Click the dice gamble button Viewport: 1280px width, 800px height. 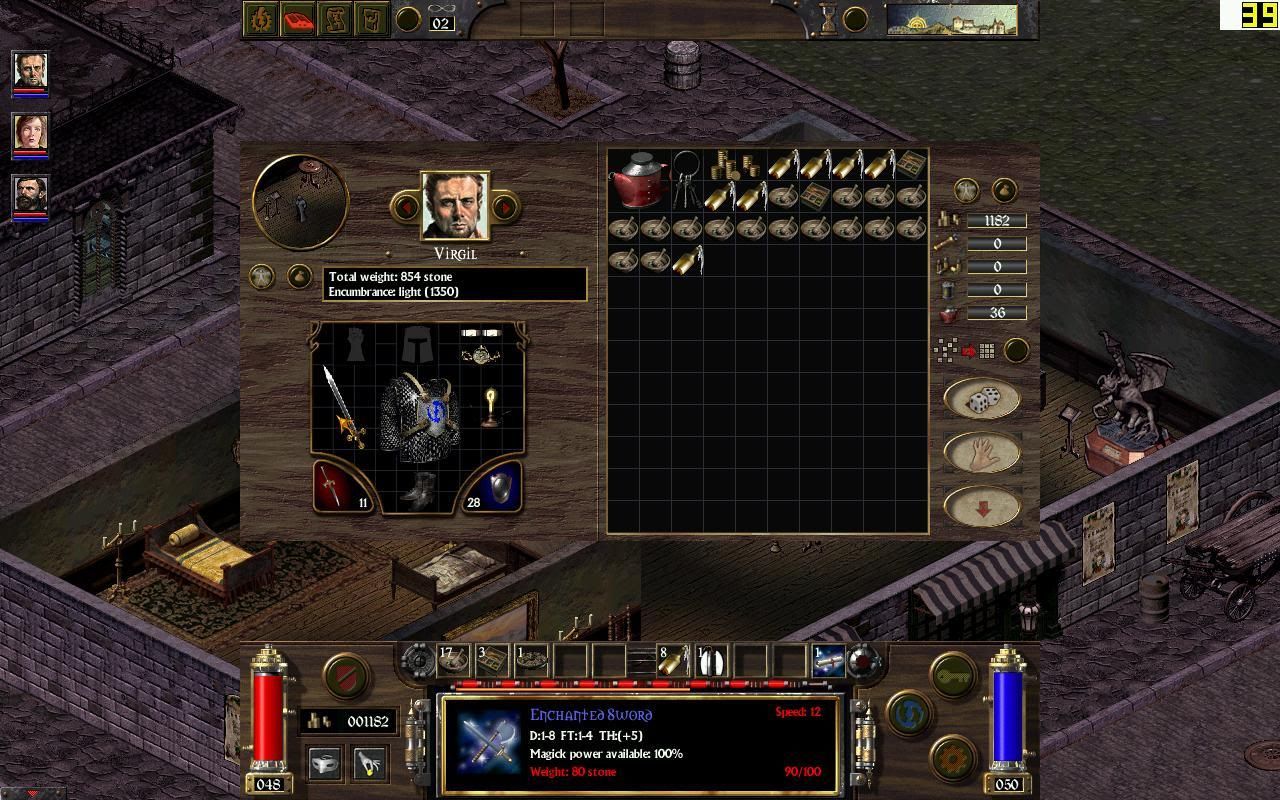(981, 400)
